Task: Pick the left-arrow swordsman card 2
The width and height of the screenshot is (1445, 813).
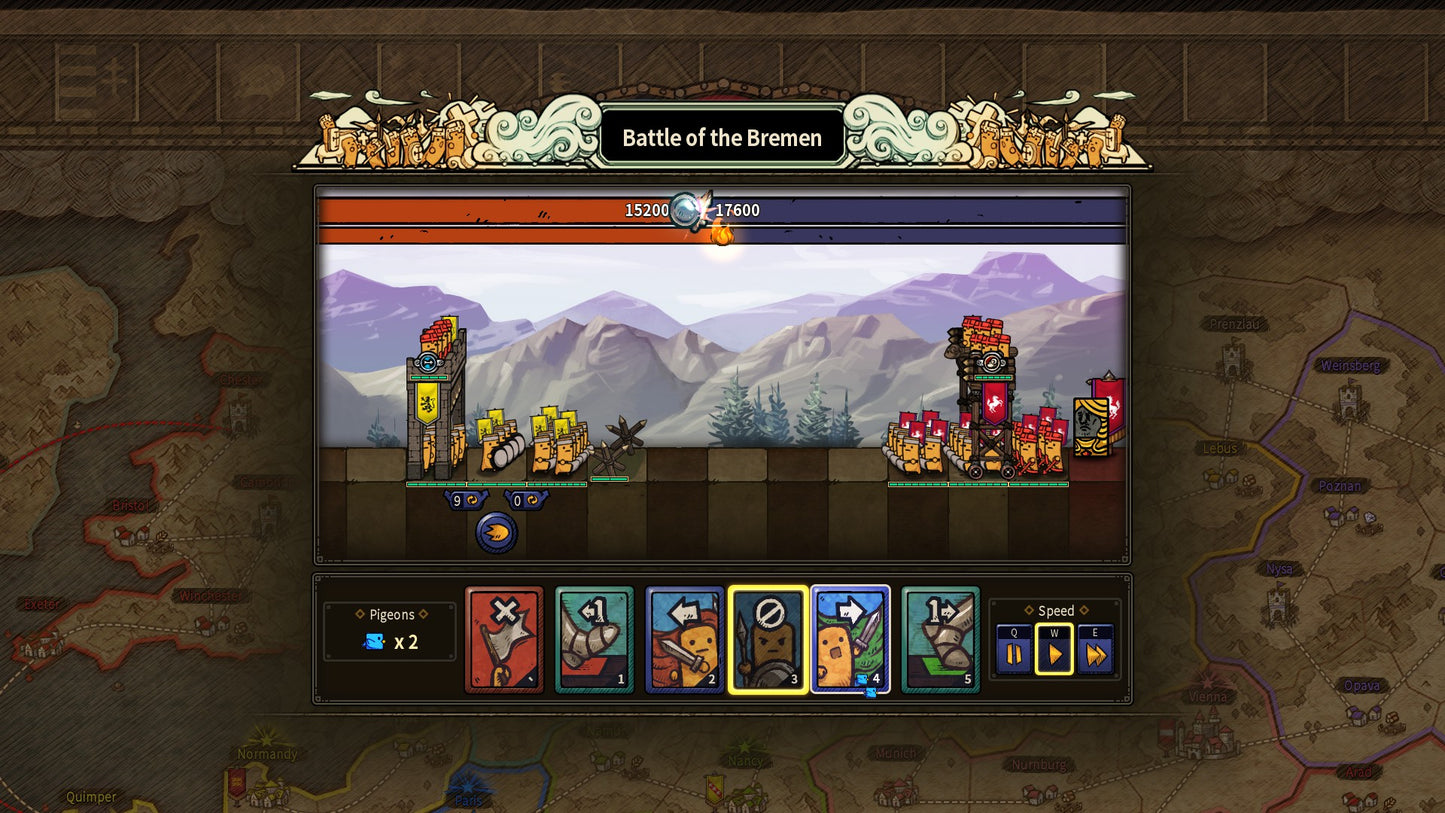Action: click(684, 639)
